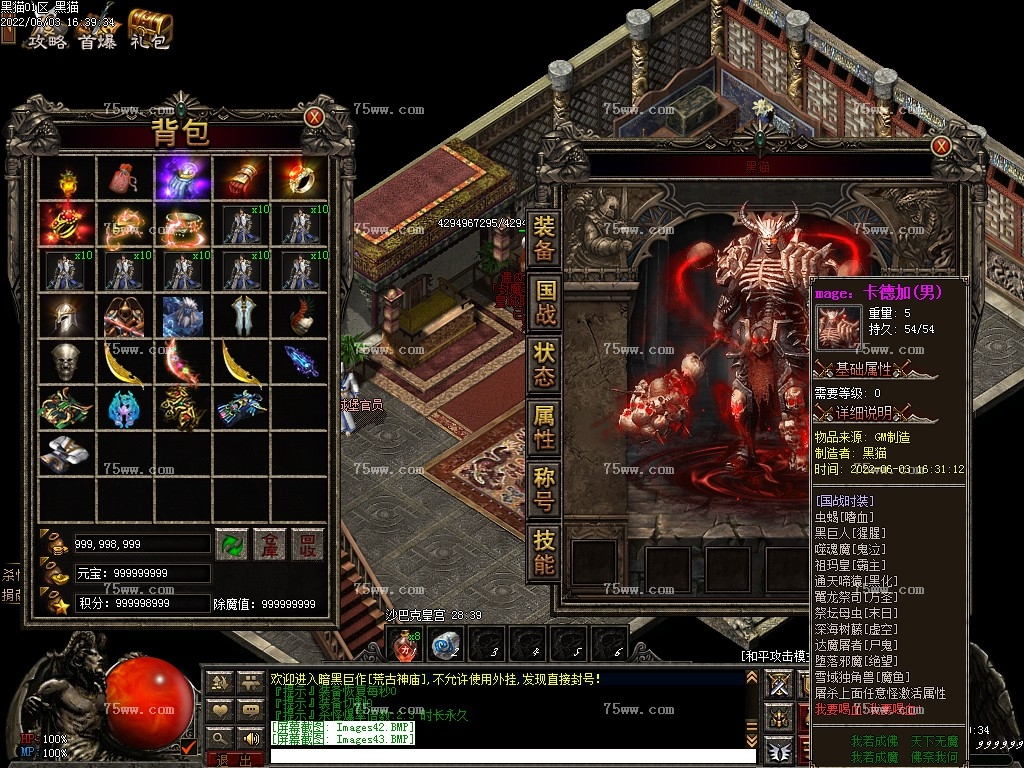Screen dimensions: 1024x768
Task: Click the 回收 recycle button
Action: pos(308,544)
